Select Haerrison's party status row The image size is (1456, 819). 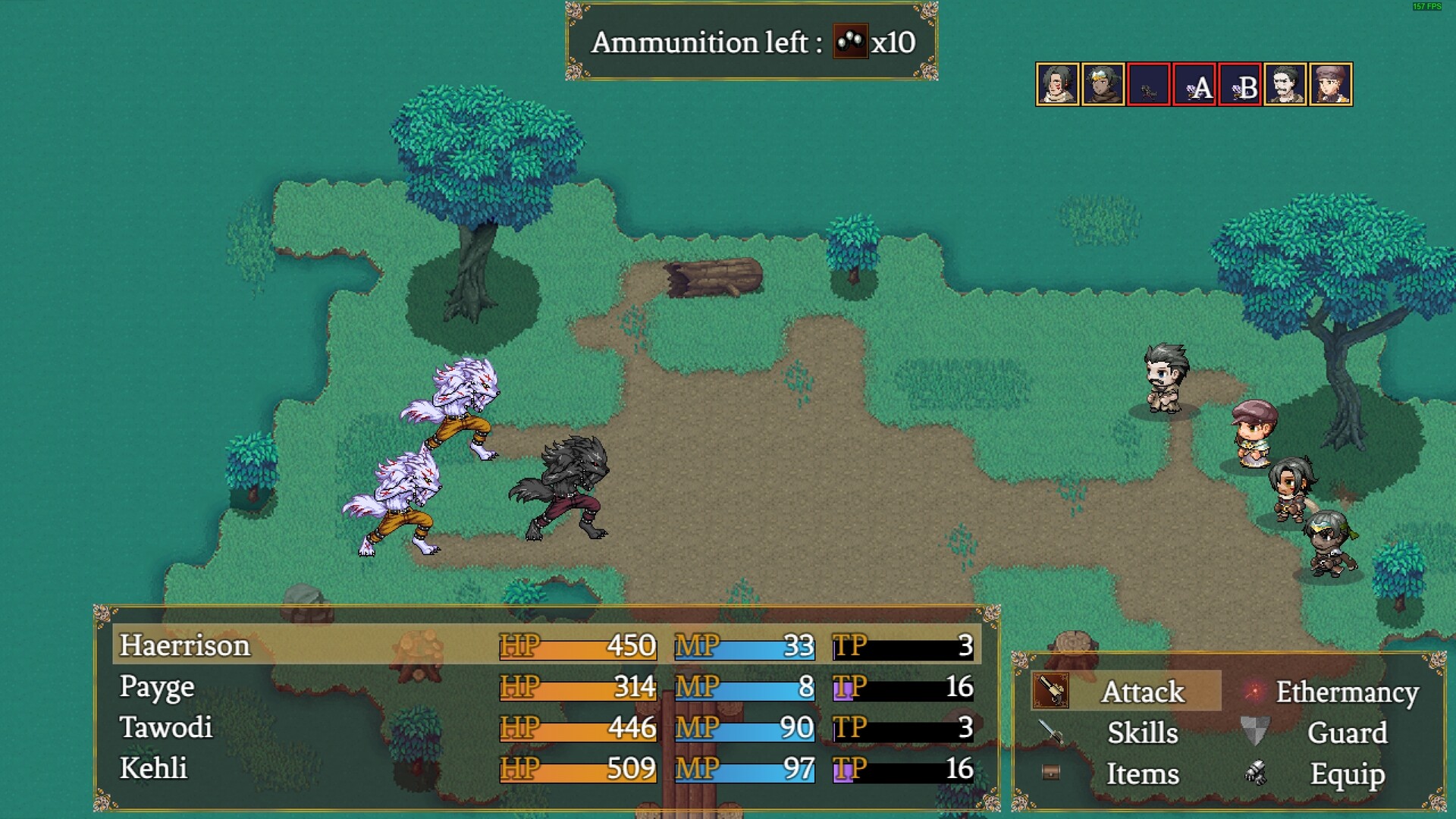click(x=546, y=645)
